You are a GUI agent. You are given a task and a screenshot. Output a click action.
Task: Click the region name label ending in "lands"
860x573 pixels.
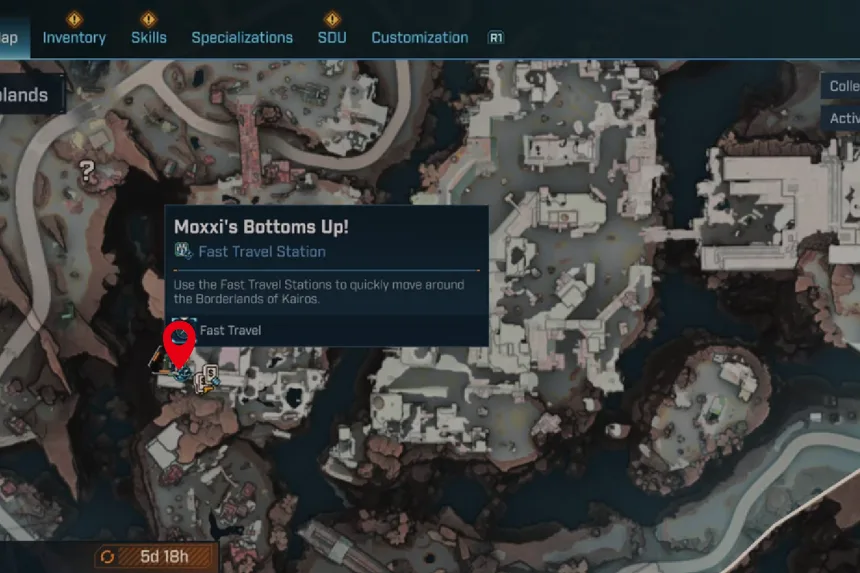tap(26, 96)
